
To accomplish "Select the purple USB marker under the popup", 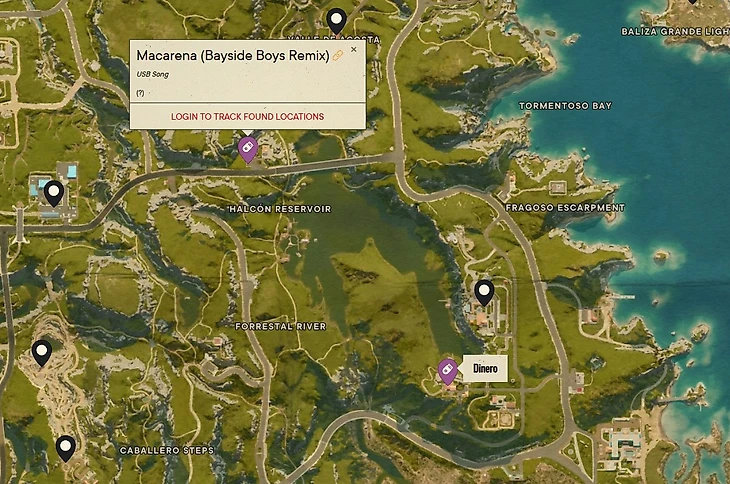I will [247, 148].
